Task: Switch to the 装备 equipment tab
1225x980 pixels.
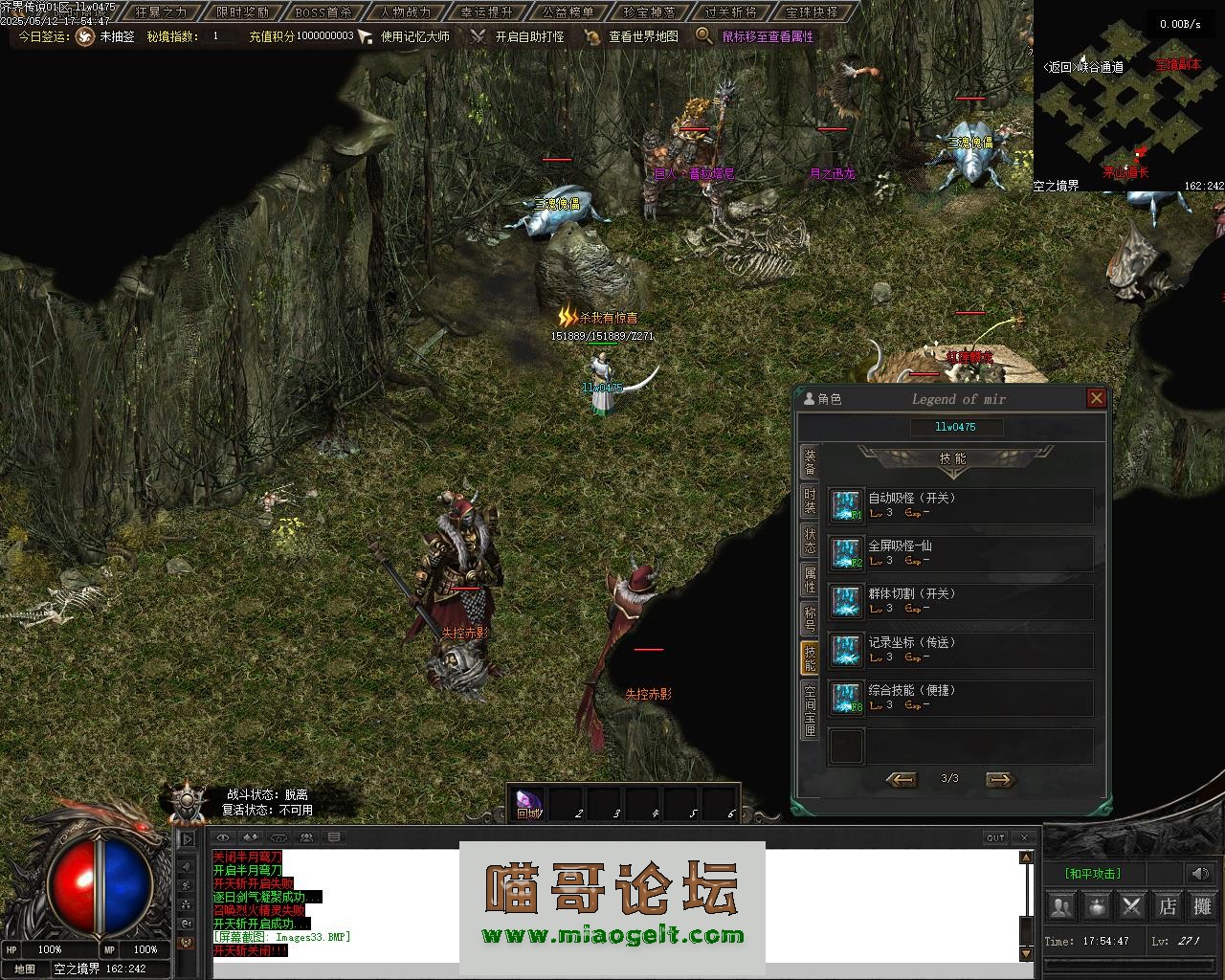Action: [810, 462]
